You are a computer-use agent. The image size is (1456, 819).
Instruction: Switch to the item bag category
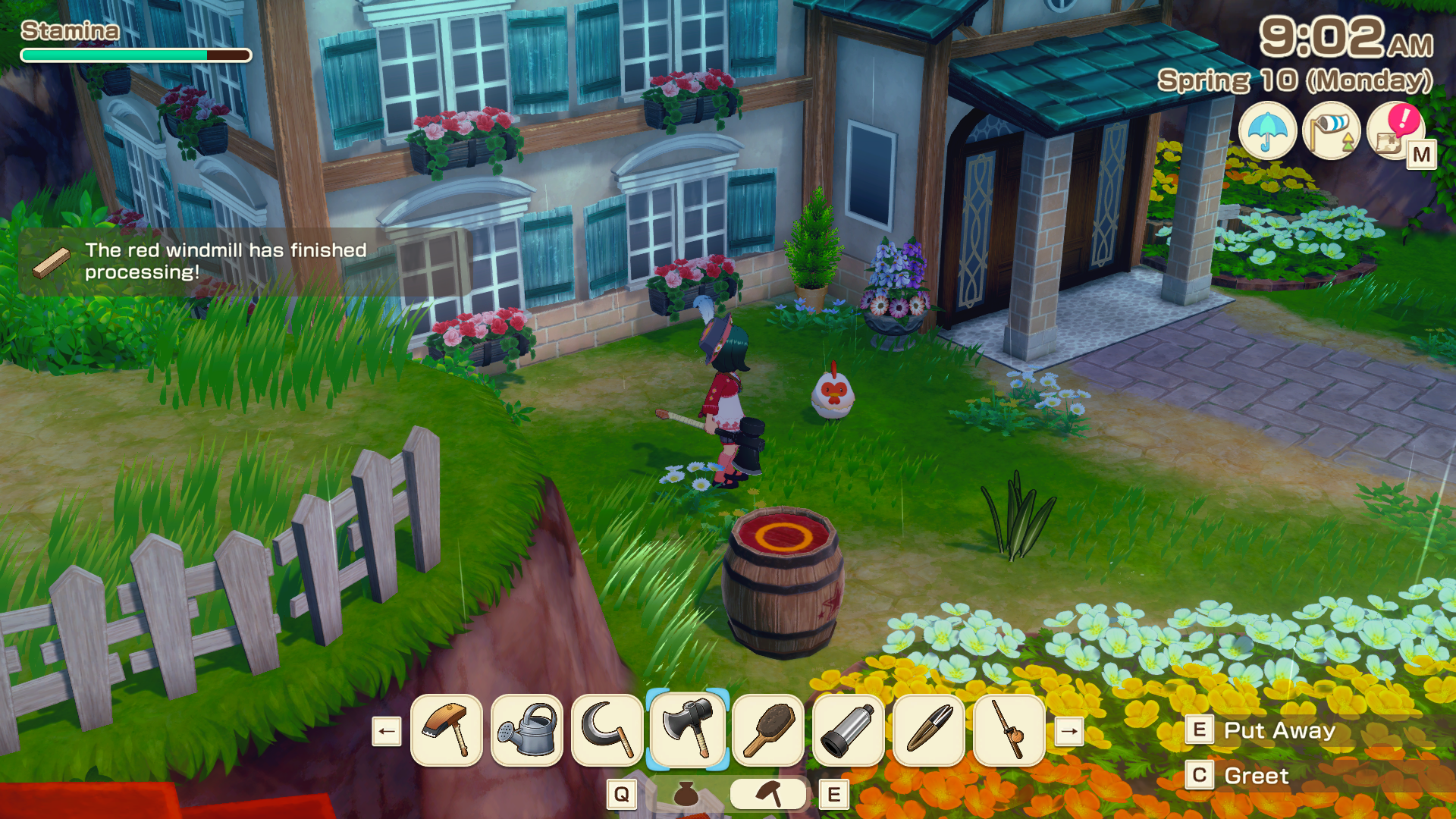[686, 794]
